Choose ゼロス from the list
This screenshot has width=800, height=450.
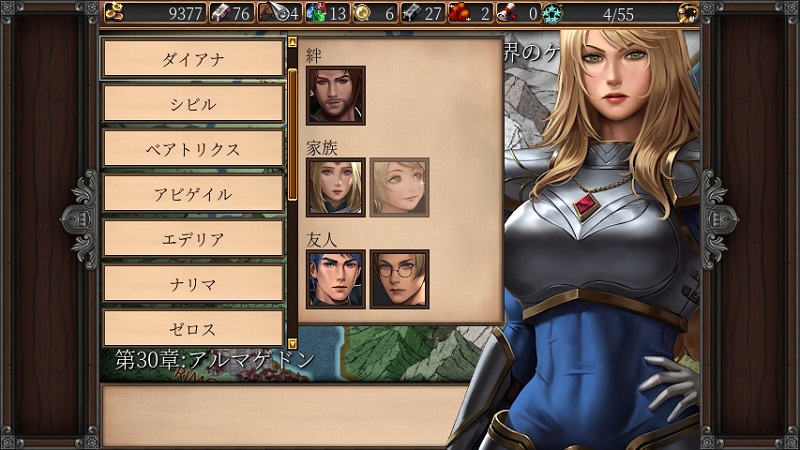click(x=193, y=329)
